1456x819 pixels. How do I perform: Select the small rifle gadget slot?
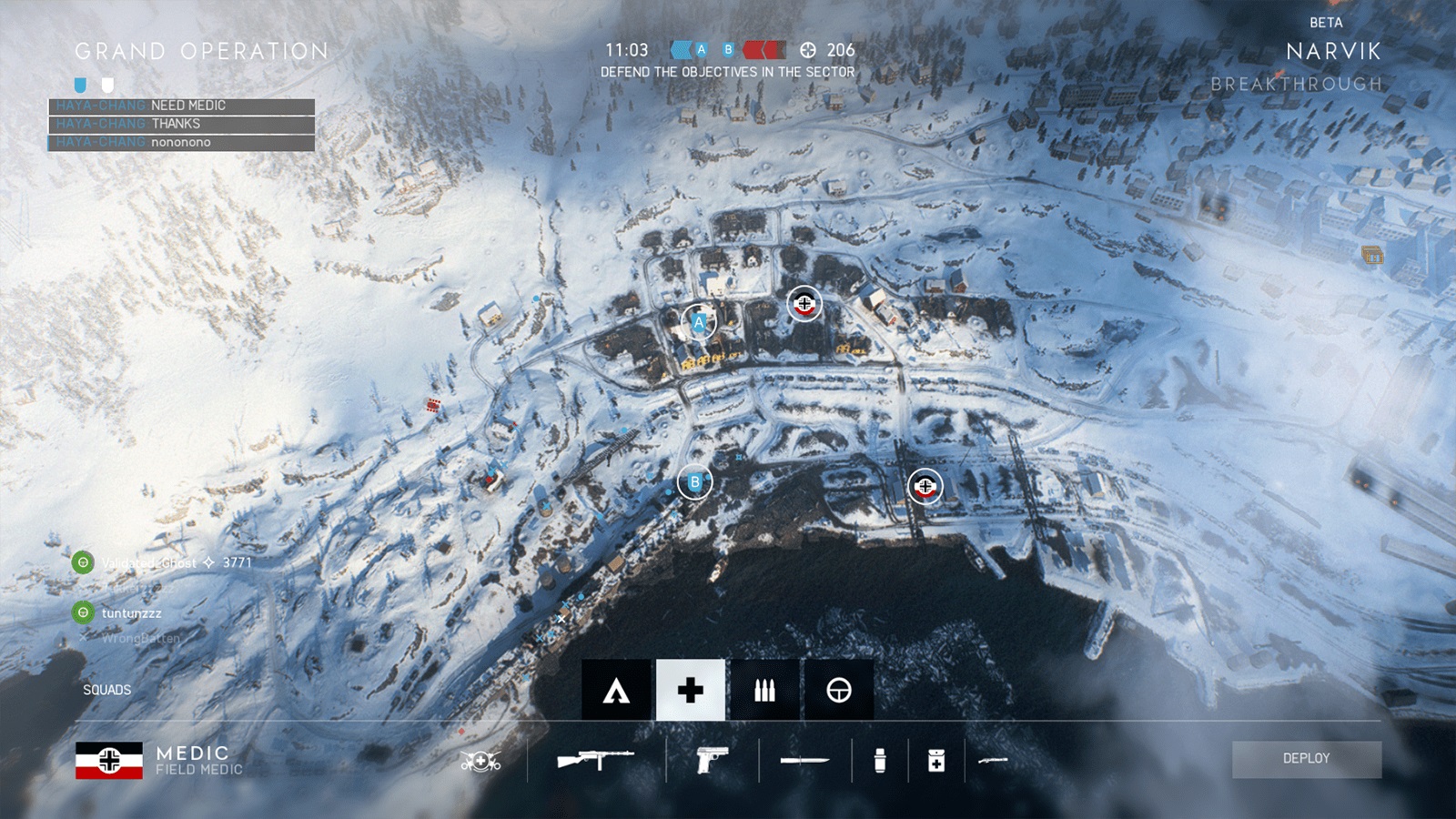[x=993, y=760]
